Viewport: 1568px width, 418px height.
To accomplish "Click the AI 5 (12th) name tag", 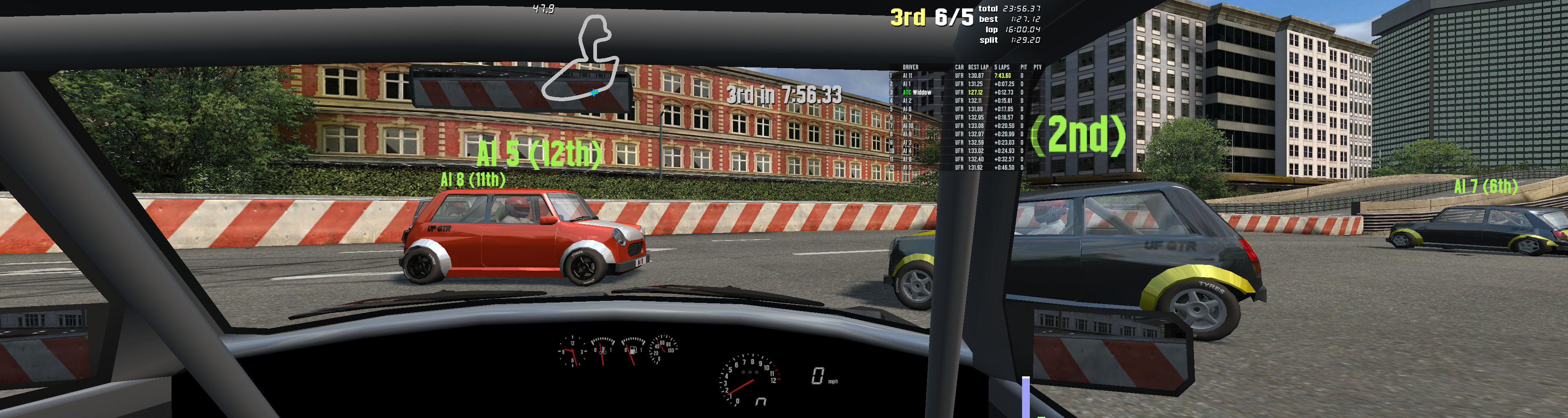I will point(539,153).
